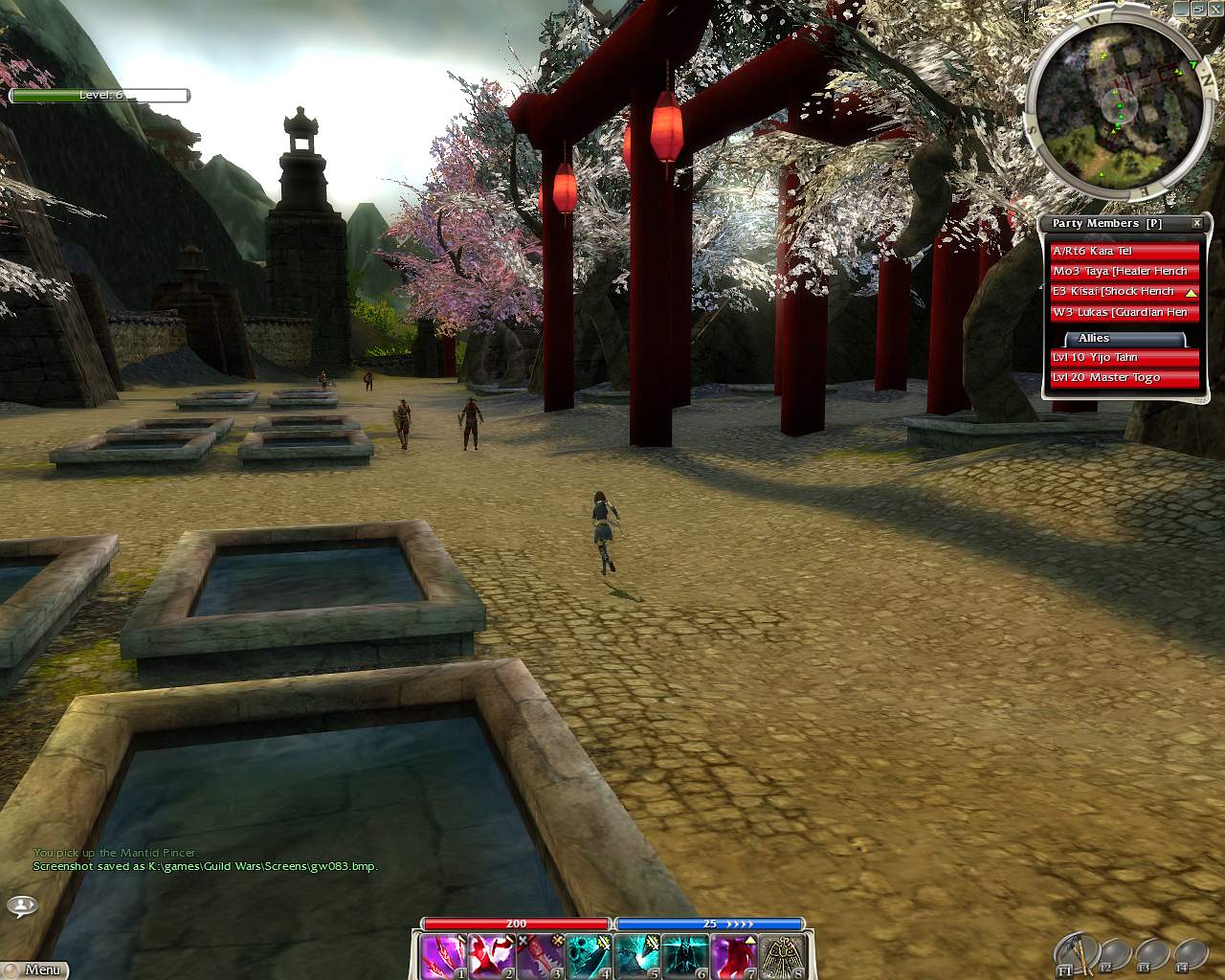Select ally Master Togo
Screen dimensions: 1225x980
(x=1125, y=377)
